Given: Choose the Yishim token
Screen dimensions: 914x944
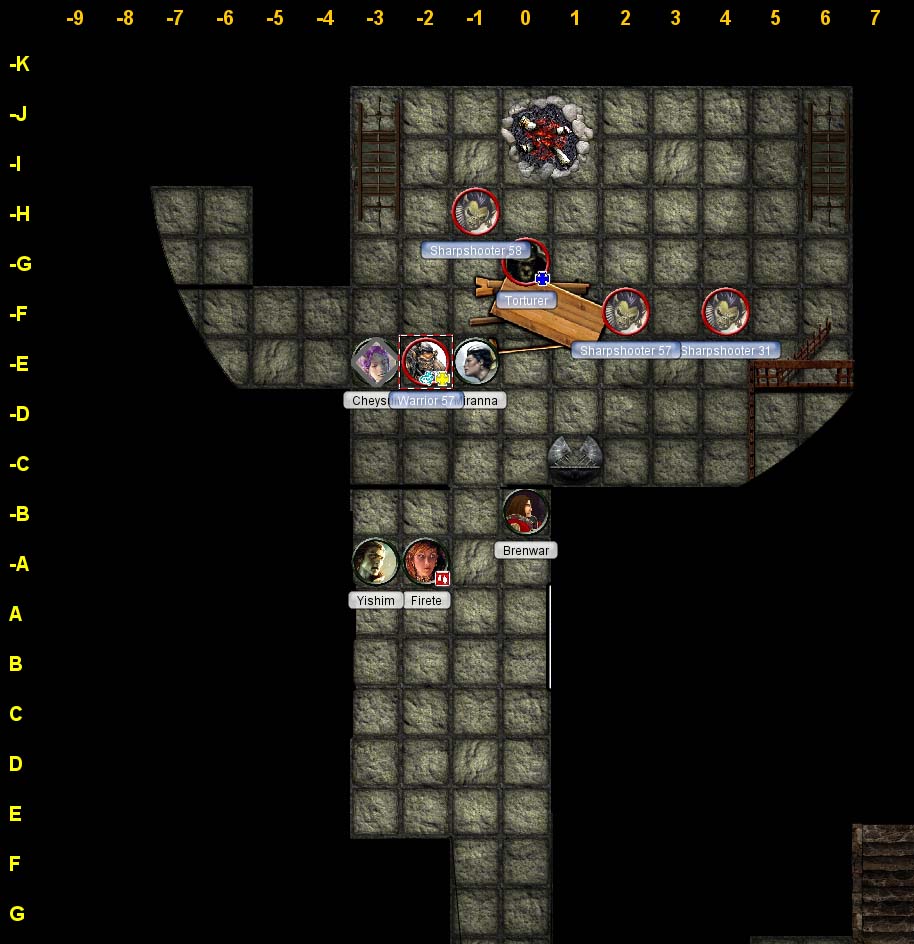Looking at the screenshot, I should point(376,562).
